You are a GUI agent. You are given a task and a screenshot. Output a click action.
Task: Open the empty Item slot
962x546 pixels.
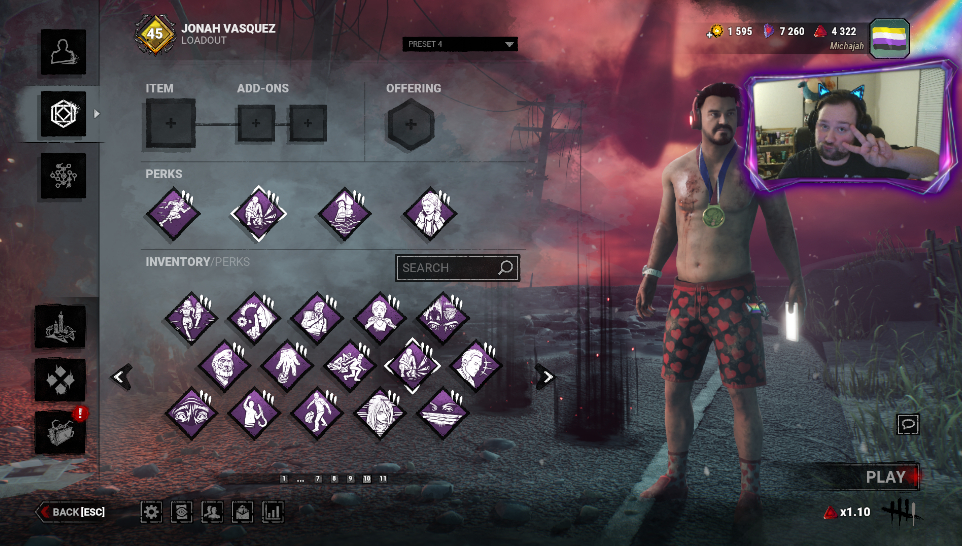click(x=170, y=124)
